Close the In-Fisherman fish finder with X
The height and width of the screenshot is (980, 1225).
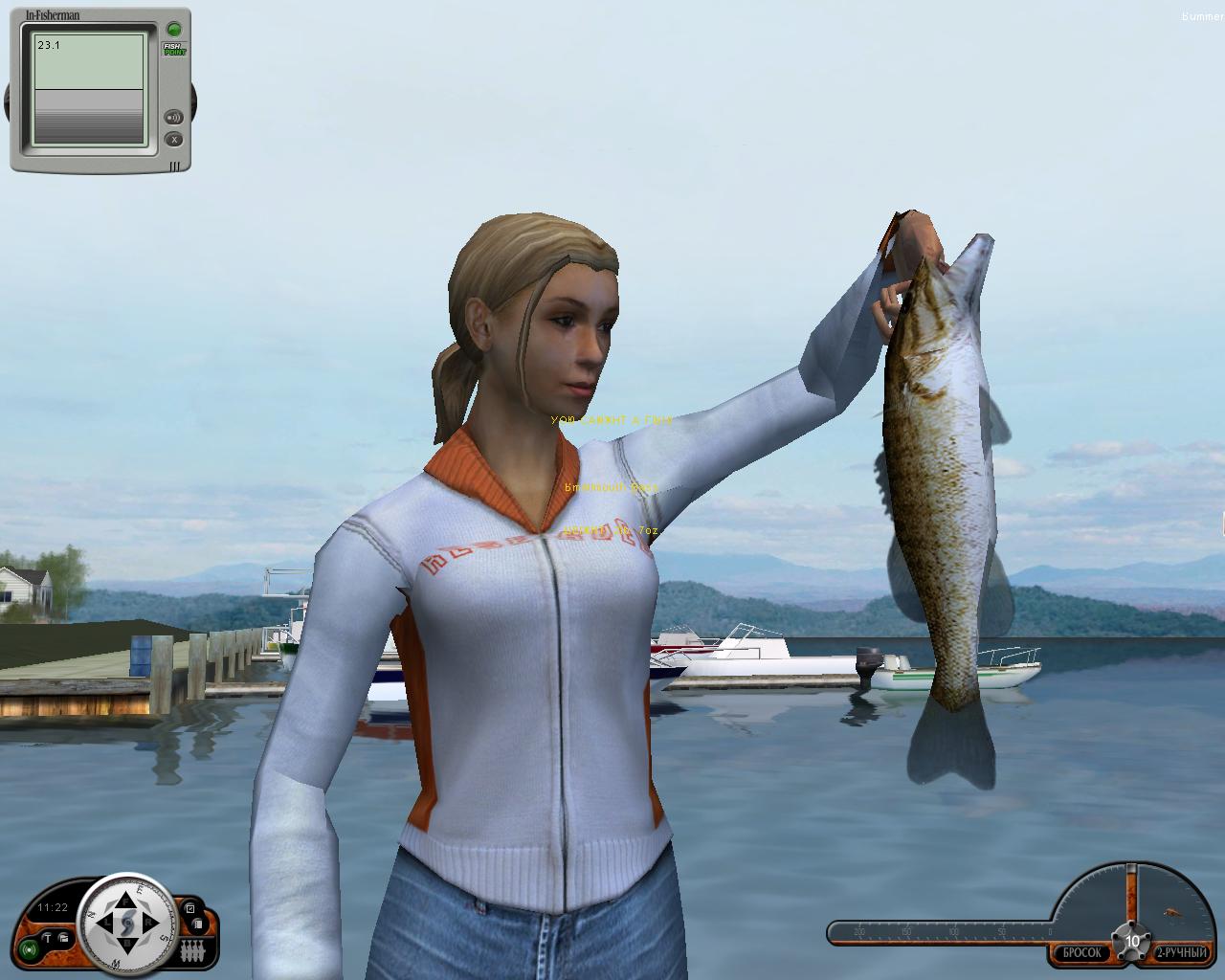pyautogui.click(x=173, y=140)
